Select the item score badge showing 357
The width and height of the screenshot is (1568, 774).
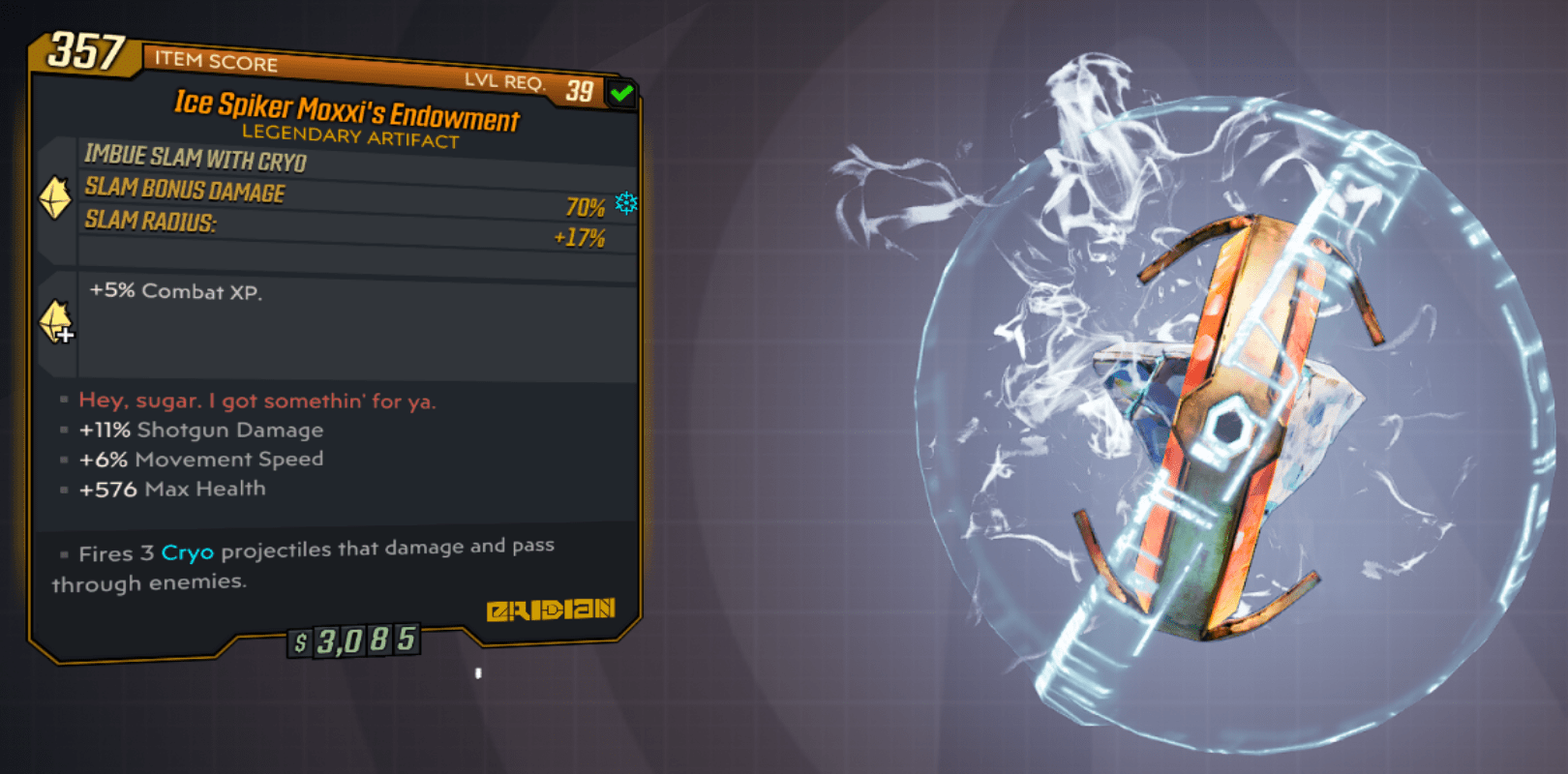coord(85,51)
